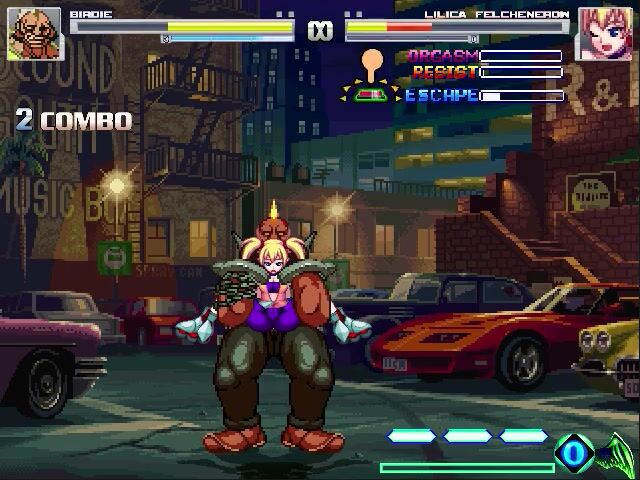
Task: Click Lilica Felchenerow's character portrait
Action: pyautogui.click(x=605, y=33)
